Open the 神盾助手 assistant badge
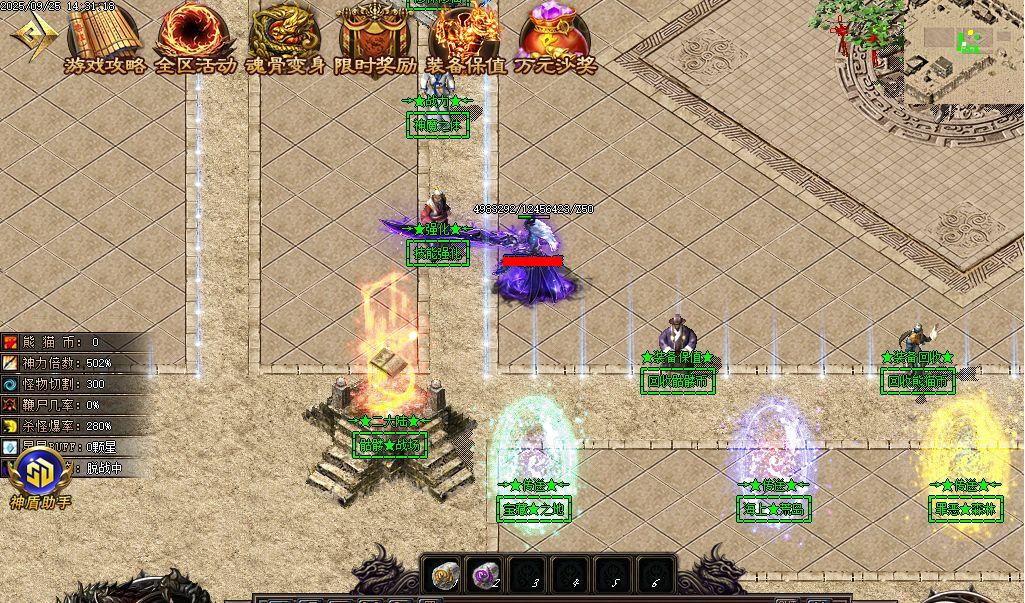The height and width of the screenshot is (603, 1025). click(41, 473)
